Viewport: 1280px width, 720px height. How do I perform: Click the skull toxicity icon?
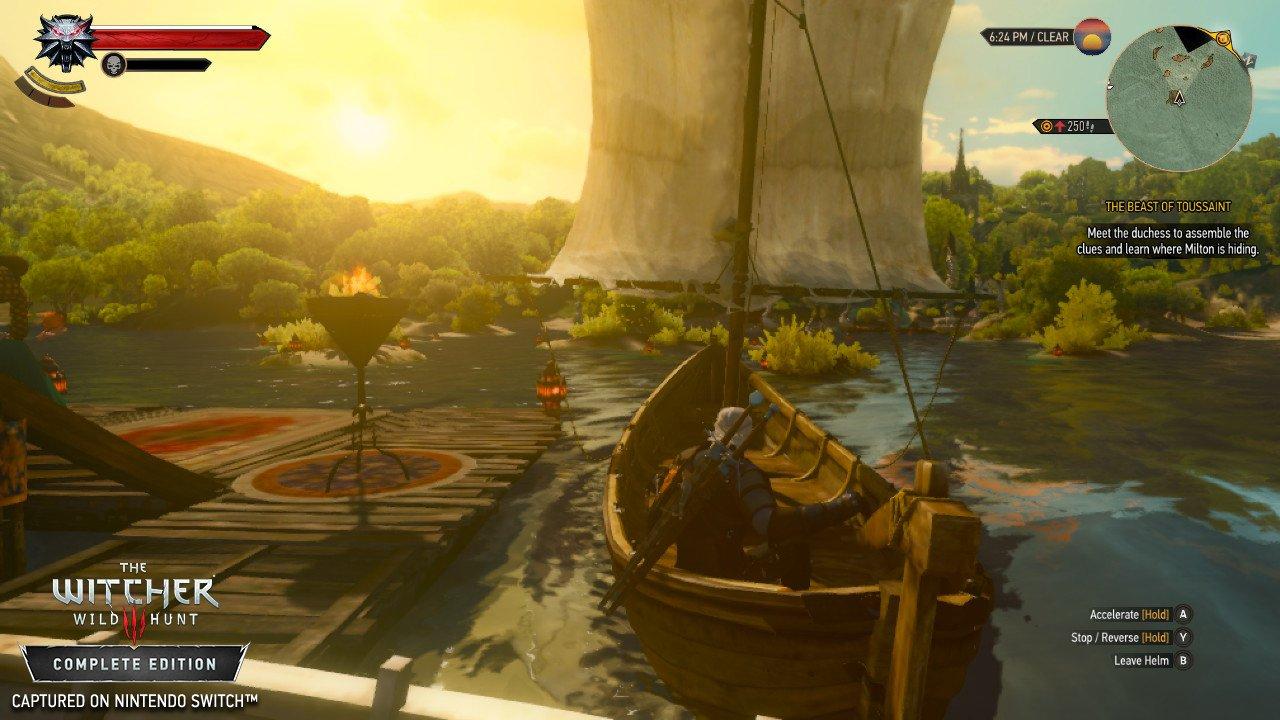coord(113,65)
